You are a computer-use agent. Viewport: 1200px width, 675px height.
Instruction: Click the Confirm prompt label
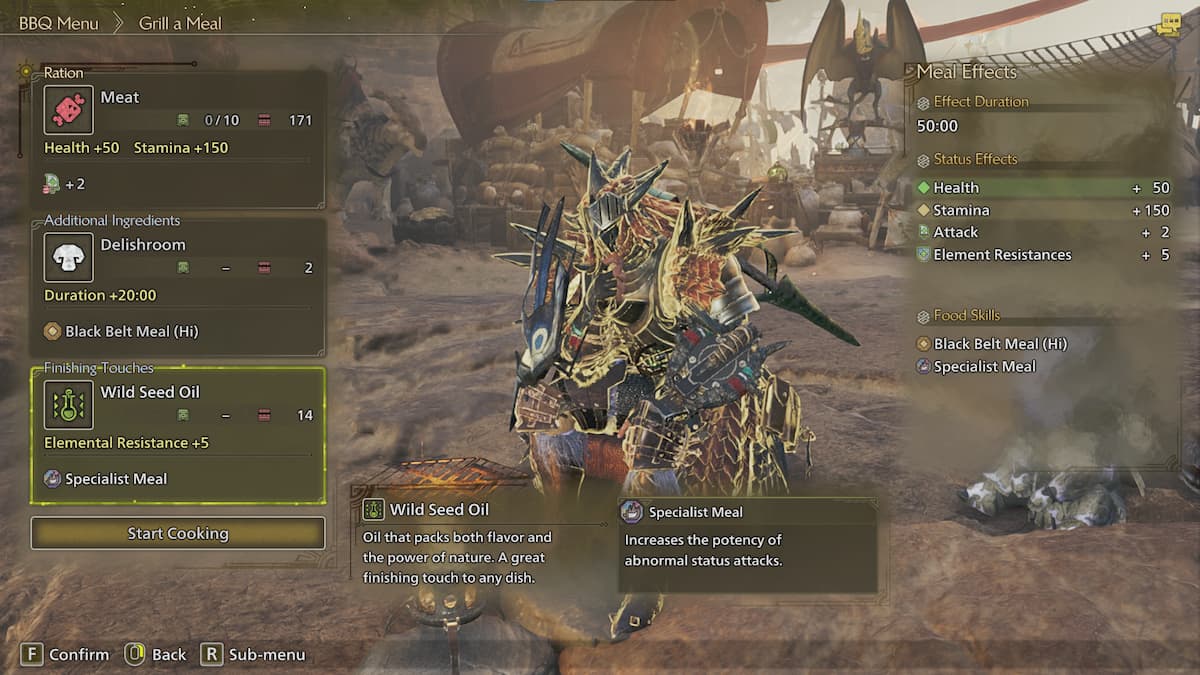pos(78,654)
